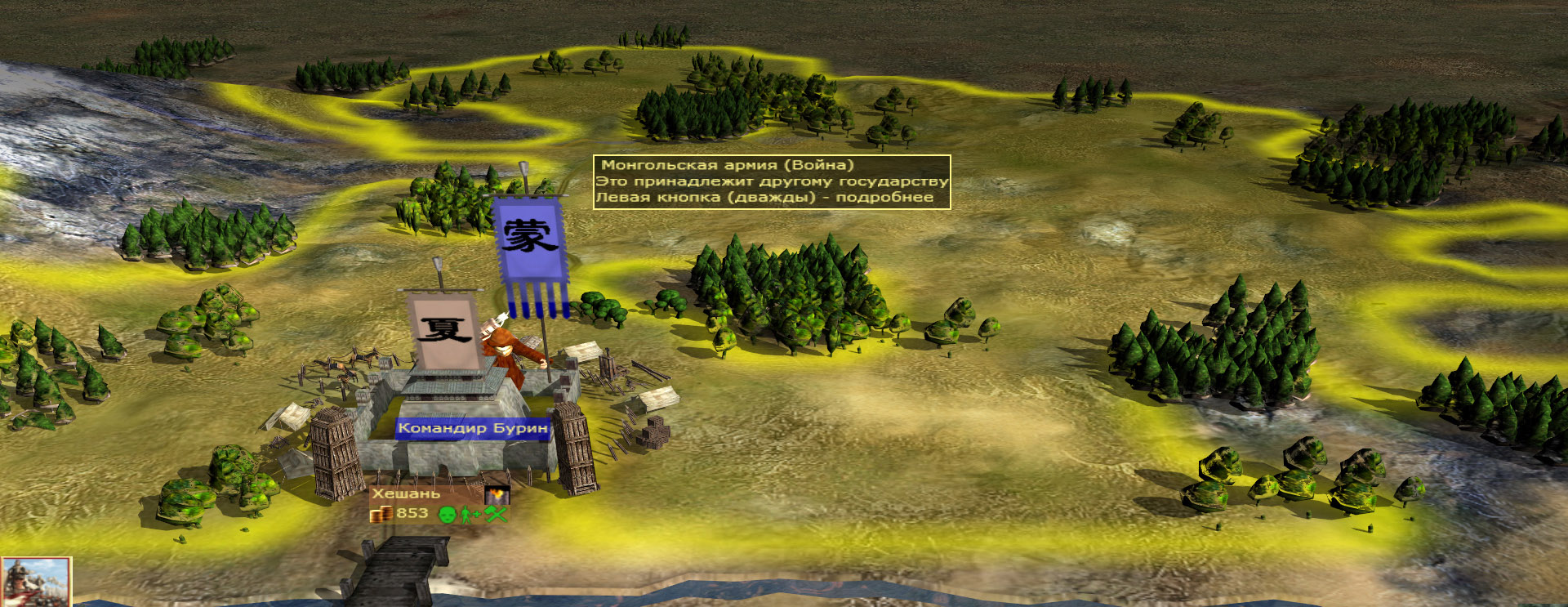
Task: Click the gold coins income icon
Action: pyautogui.click(x=381, y=514)
